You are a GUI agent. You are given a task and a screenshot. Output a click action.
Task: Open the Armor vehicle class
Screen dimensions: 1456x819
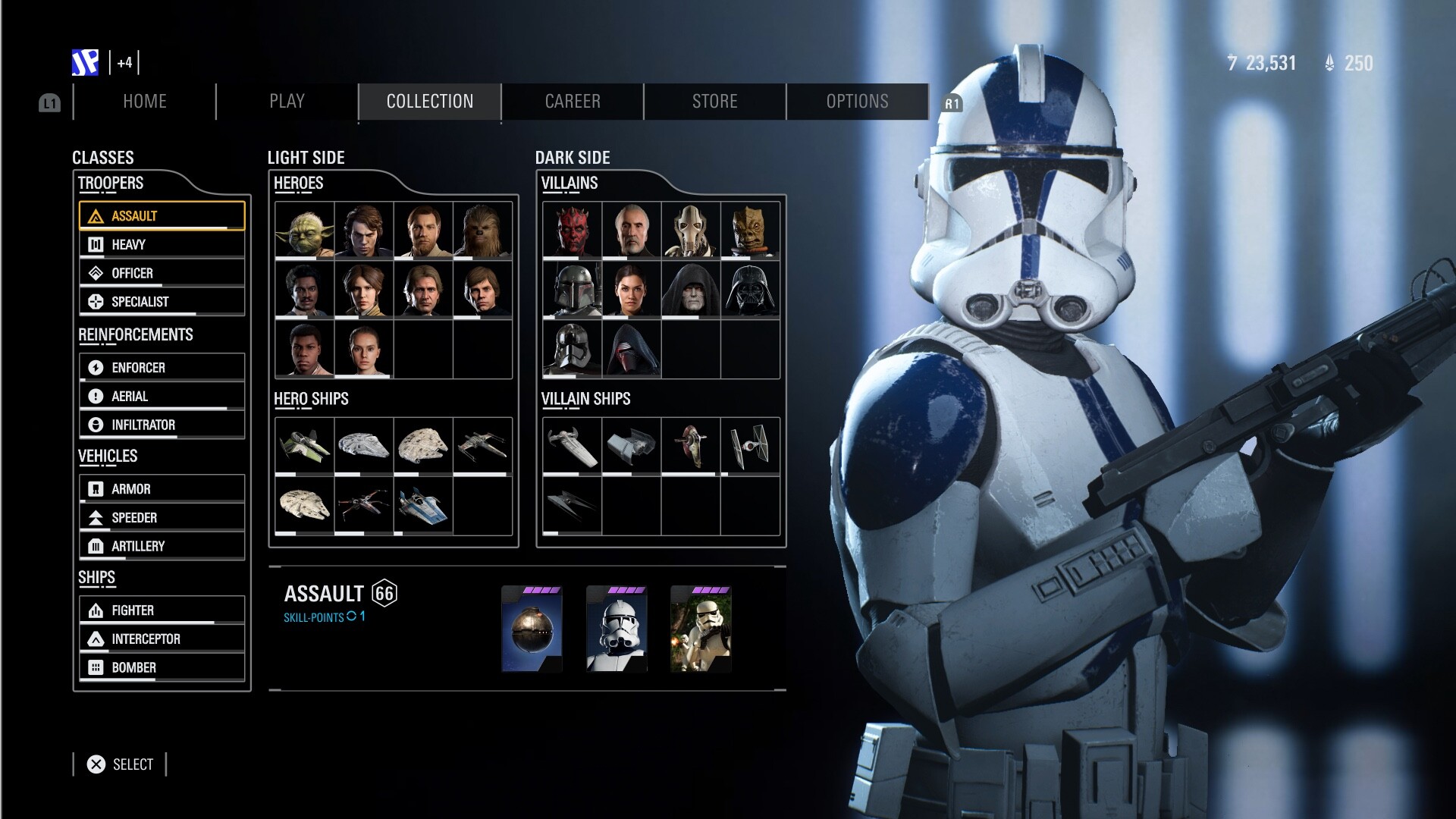pos(162,489)
